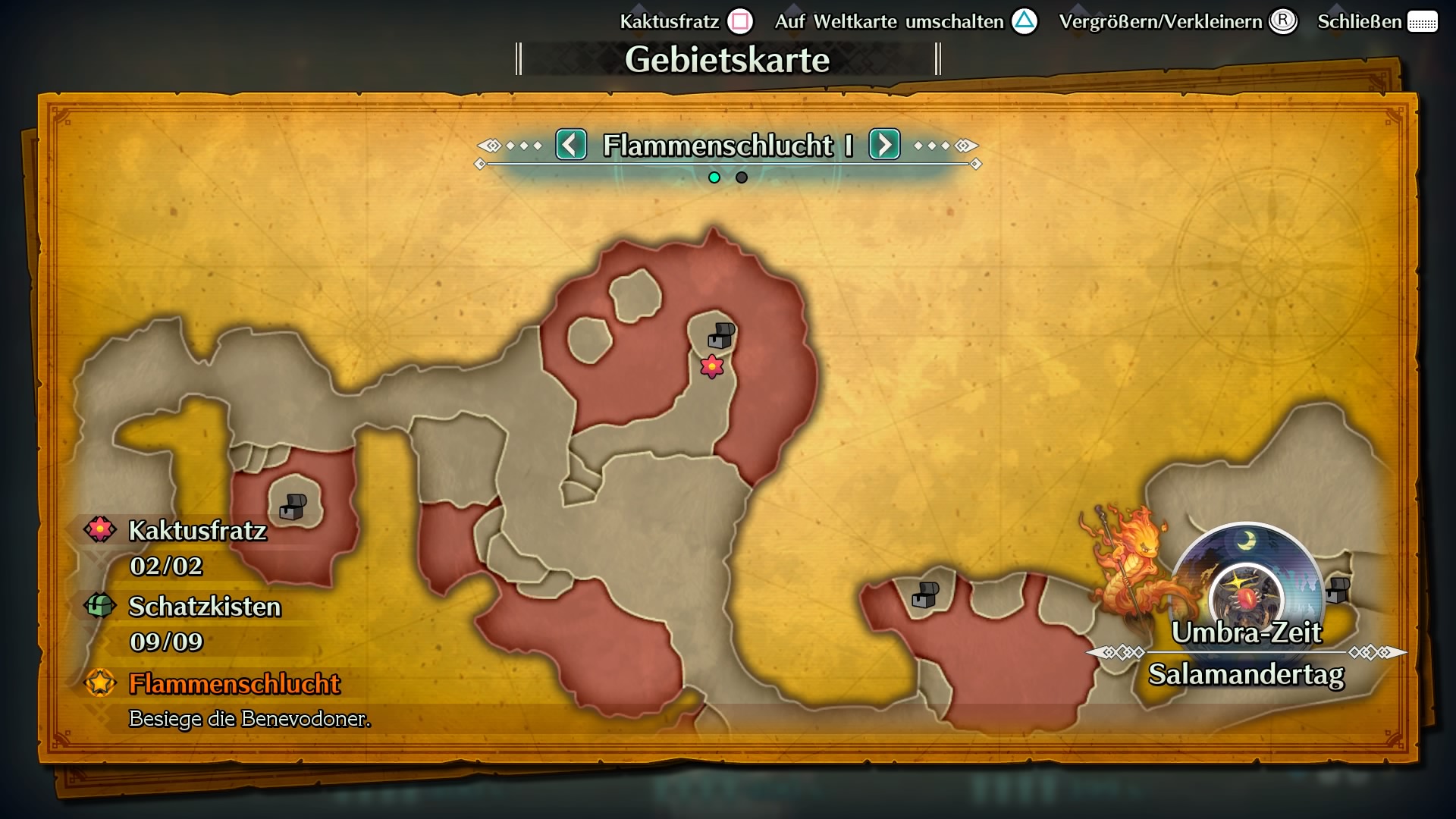Click the left arrow beside Flammenschlucht 1
The image size is (1456, 819).
[x=572, y=146]
